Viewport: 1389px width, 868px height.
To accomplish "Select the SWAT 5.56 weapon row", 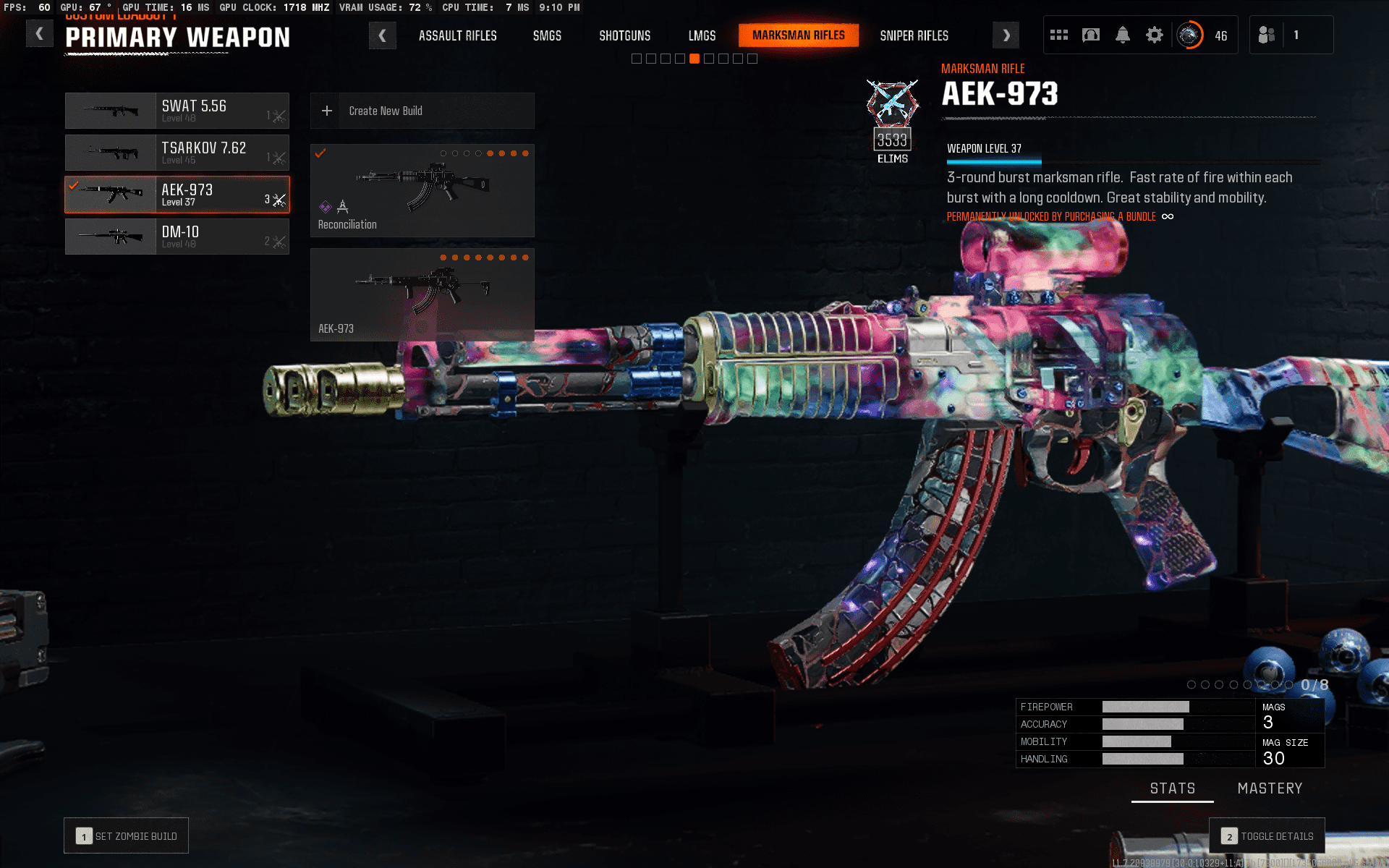I will click(177, 111).
